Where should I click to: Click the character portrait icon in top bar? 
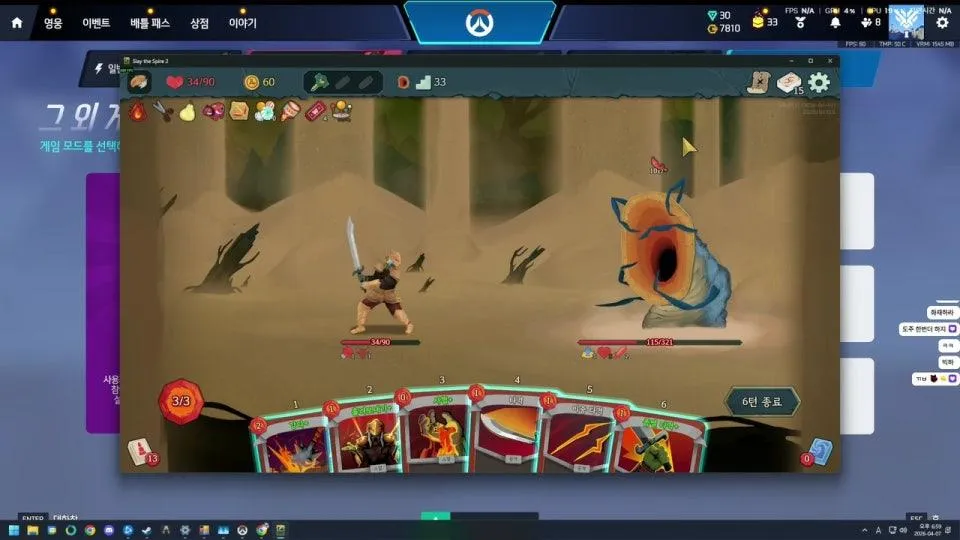[138, 82]
